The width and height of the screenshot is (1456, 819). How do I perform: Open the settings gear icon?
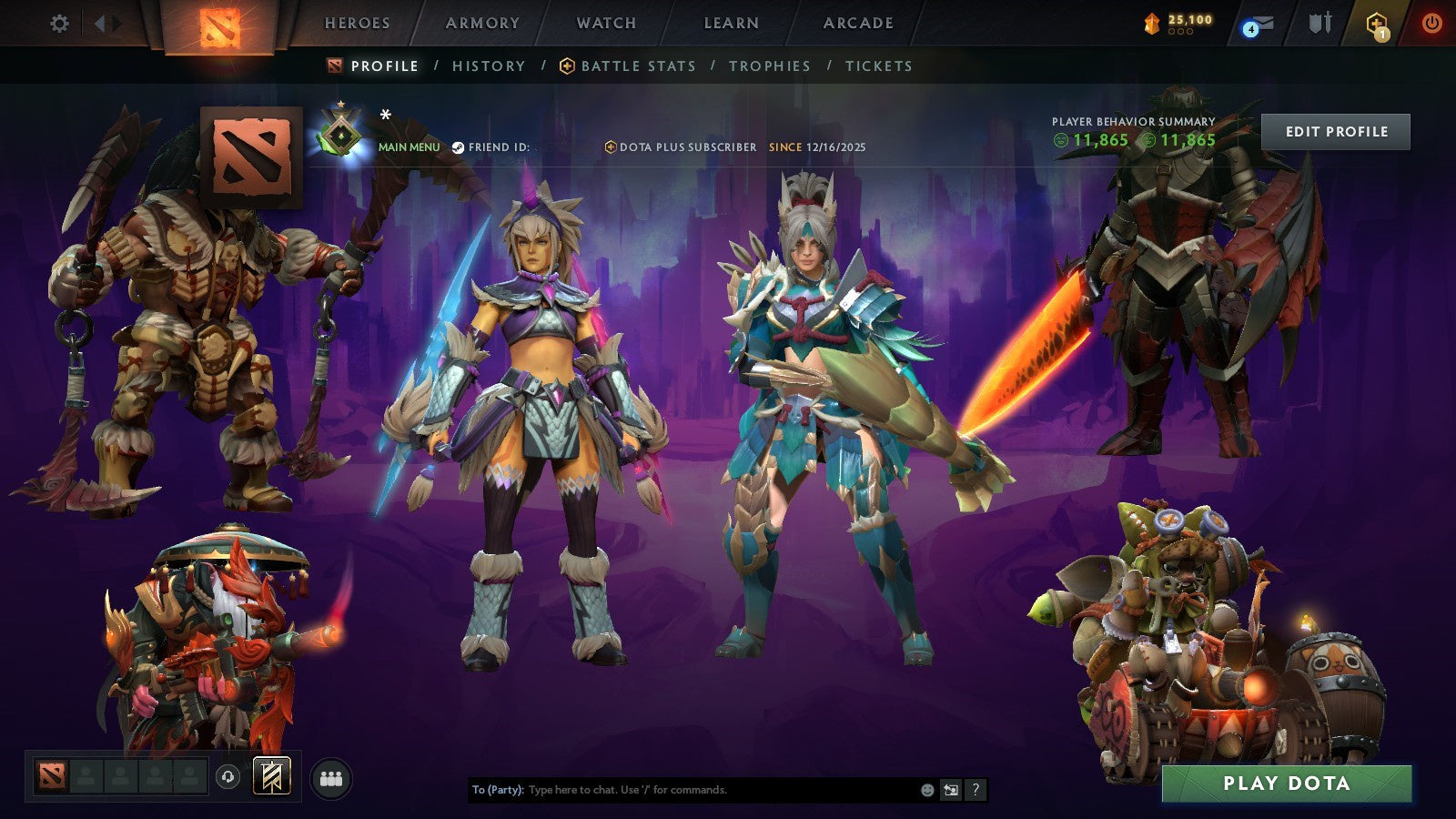tap(60, 25)
